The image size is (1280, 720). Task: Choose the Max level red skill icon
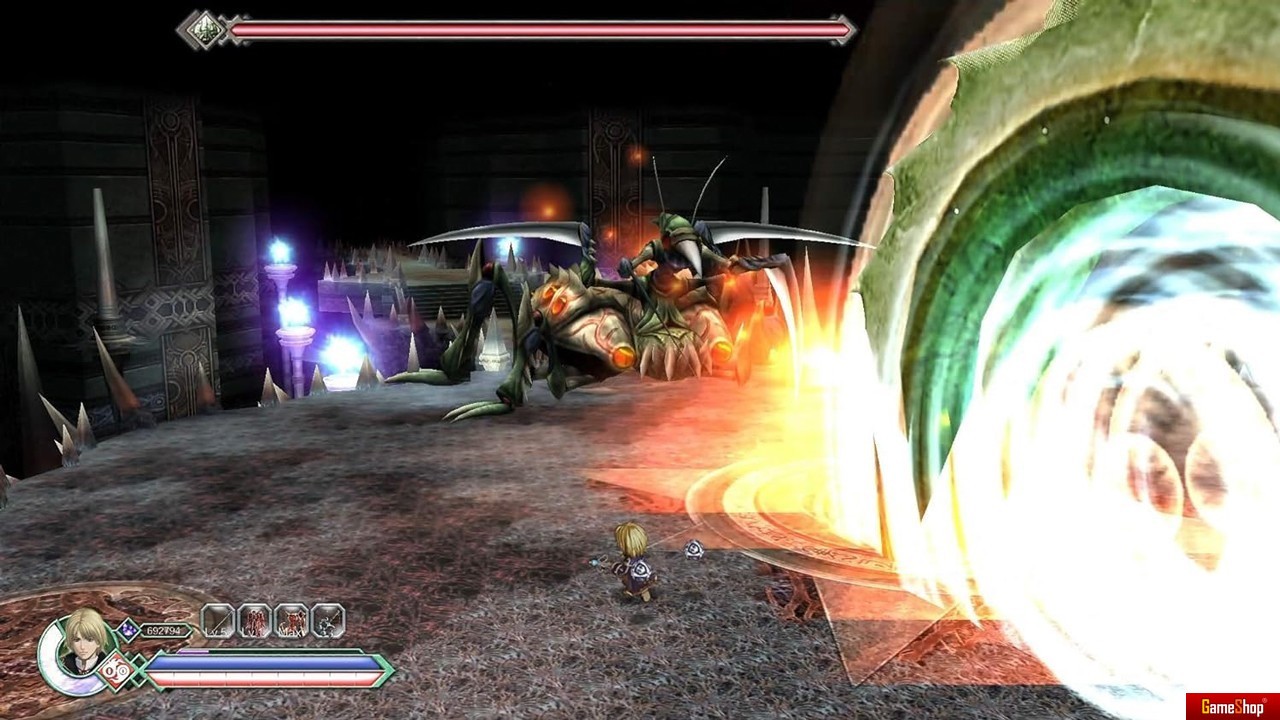291,621
